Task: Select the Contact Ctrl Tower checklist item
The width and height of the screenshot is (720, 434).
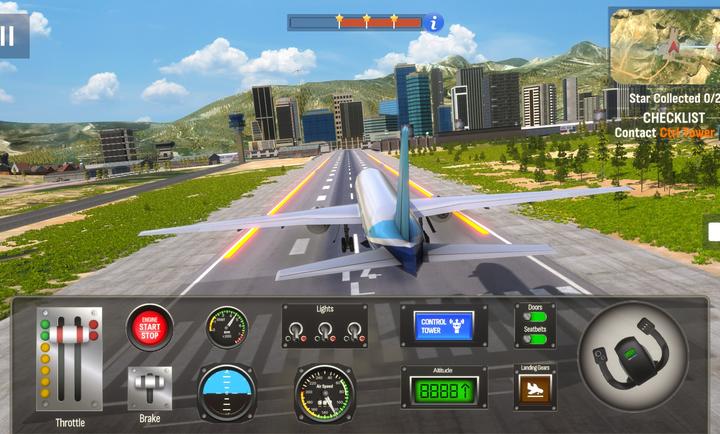Action: [x=664, y=132]
